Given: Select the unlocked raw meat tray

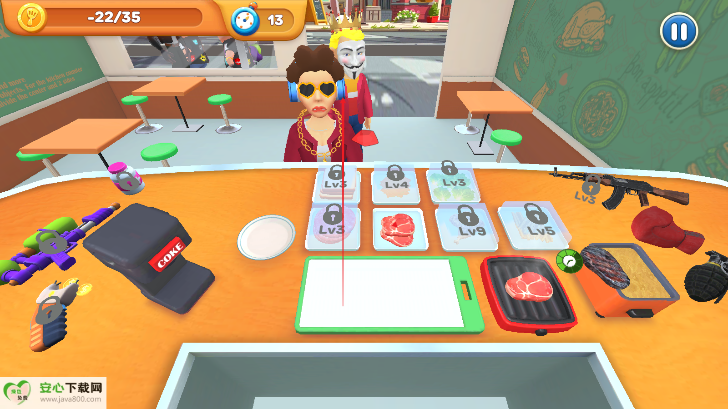Looking at the screenshot, I should [400, 228].
